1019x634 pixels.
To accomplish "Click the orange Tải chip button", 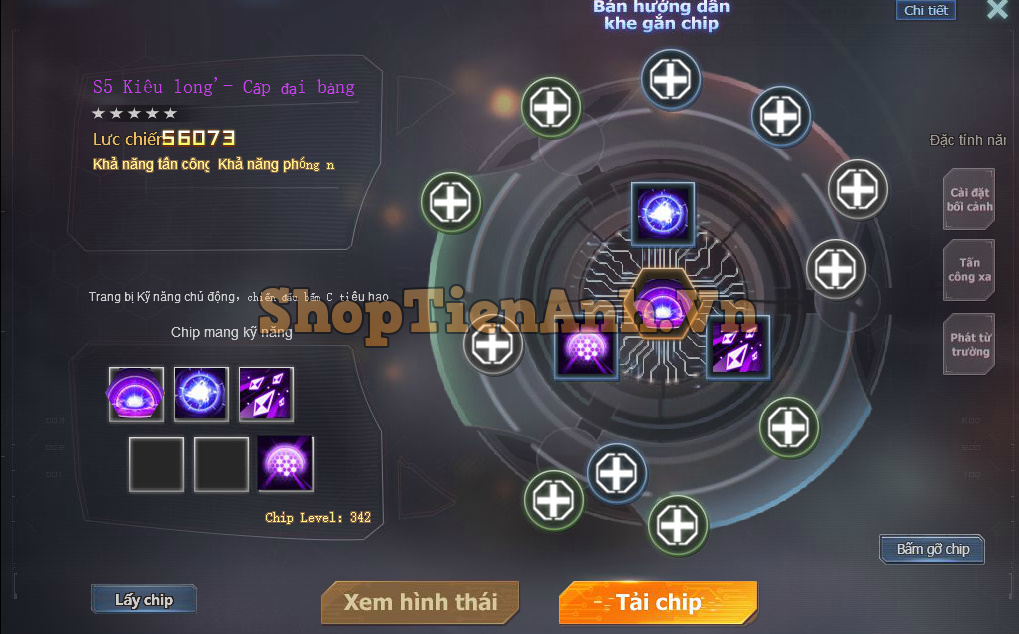I will (658, 602).
